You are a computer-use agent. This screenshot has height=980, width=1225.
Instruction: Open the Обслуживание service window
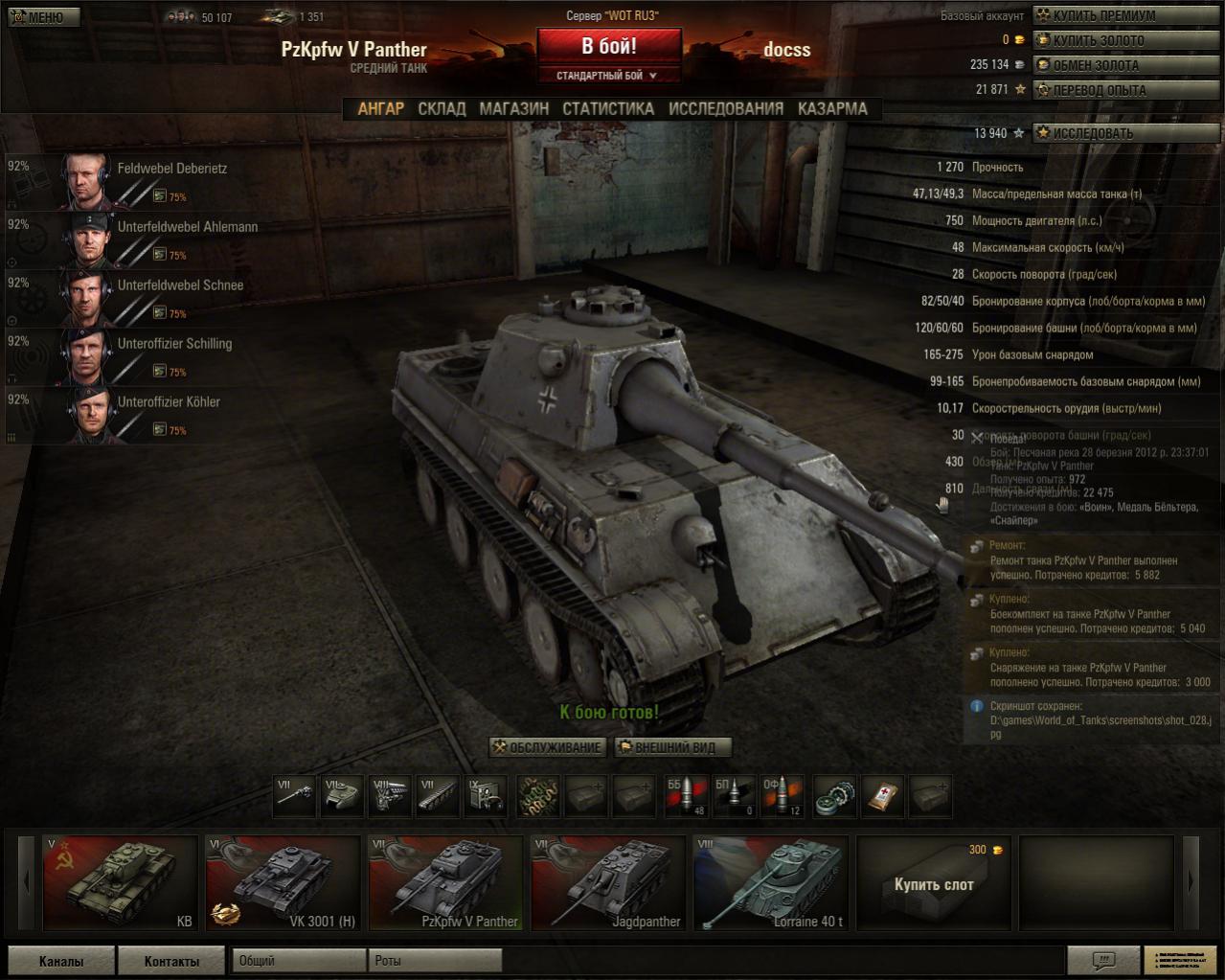pos(547,747)
